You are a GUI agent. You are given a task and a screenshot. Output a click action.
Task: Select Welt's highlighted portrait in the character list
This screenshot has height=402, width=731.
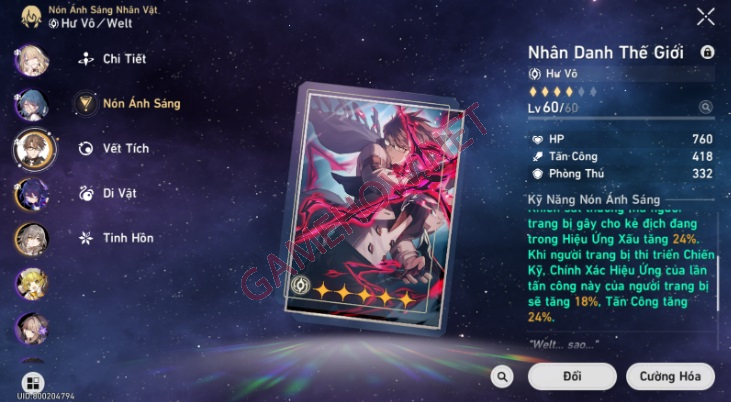coord(32,149)
